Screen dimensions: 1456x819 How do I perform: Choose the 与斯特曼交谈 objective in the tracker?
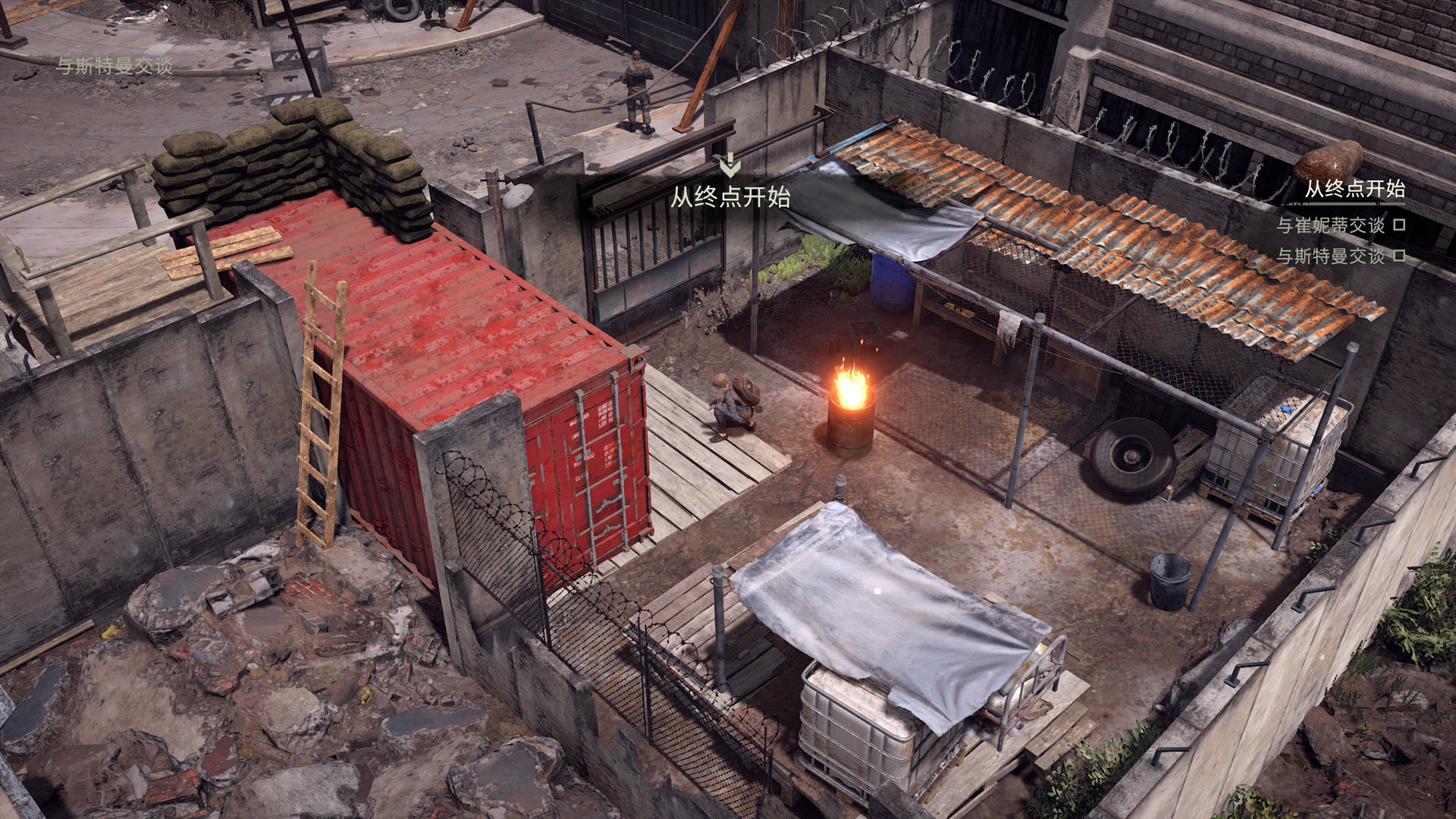1330,256
